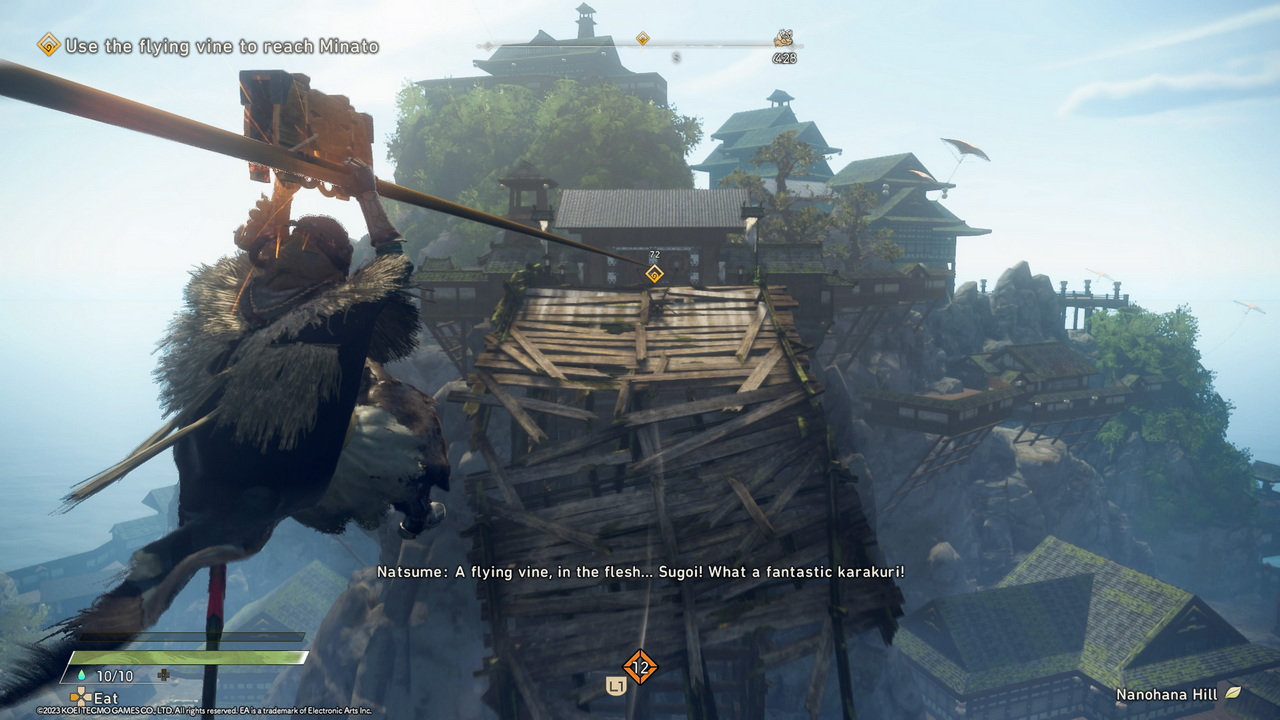Screen dimensions: 1280x720
Task: Select the flying vine quest objective tracker
Action: coord(209,45)
